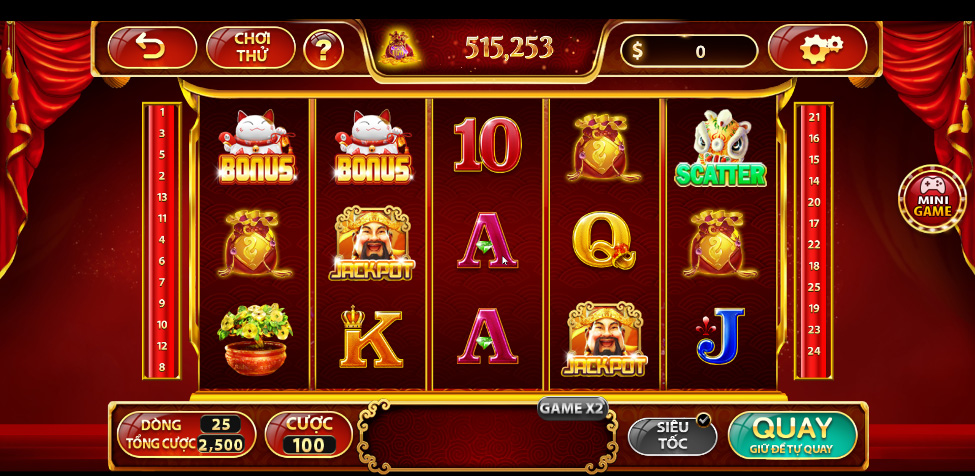
Task: Open the question mark help button
Action: [x=323, y=49]
